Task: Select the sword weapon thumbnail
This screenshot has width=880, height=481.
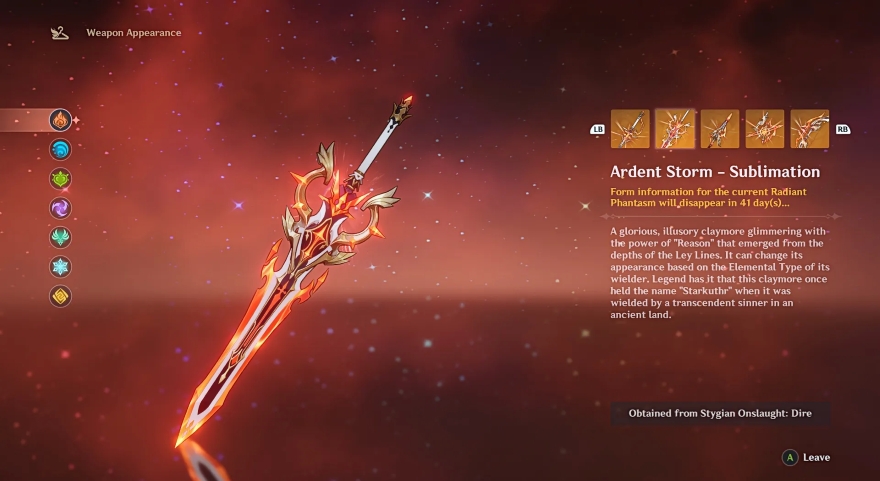Action: [630, 129]
